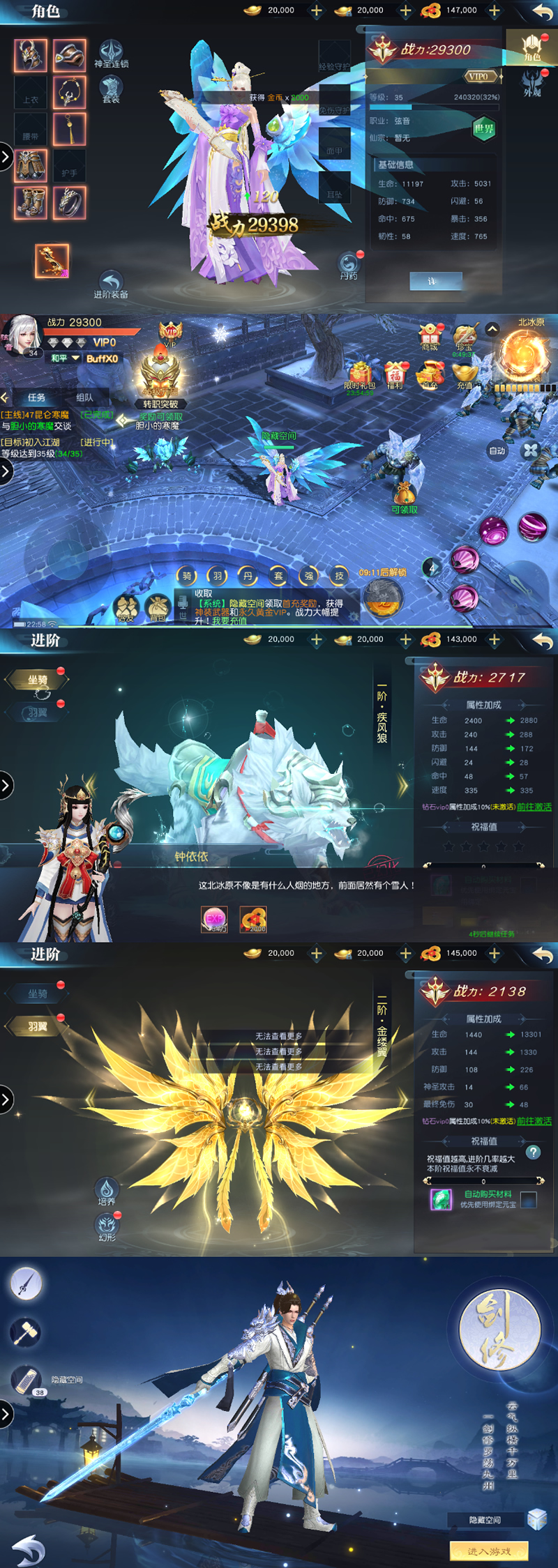
Task: Open the 限时礼包 limited-time gift pack
Action: pyautogui.click(x=360, y=376)
